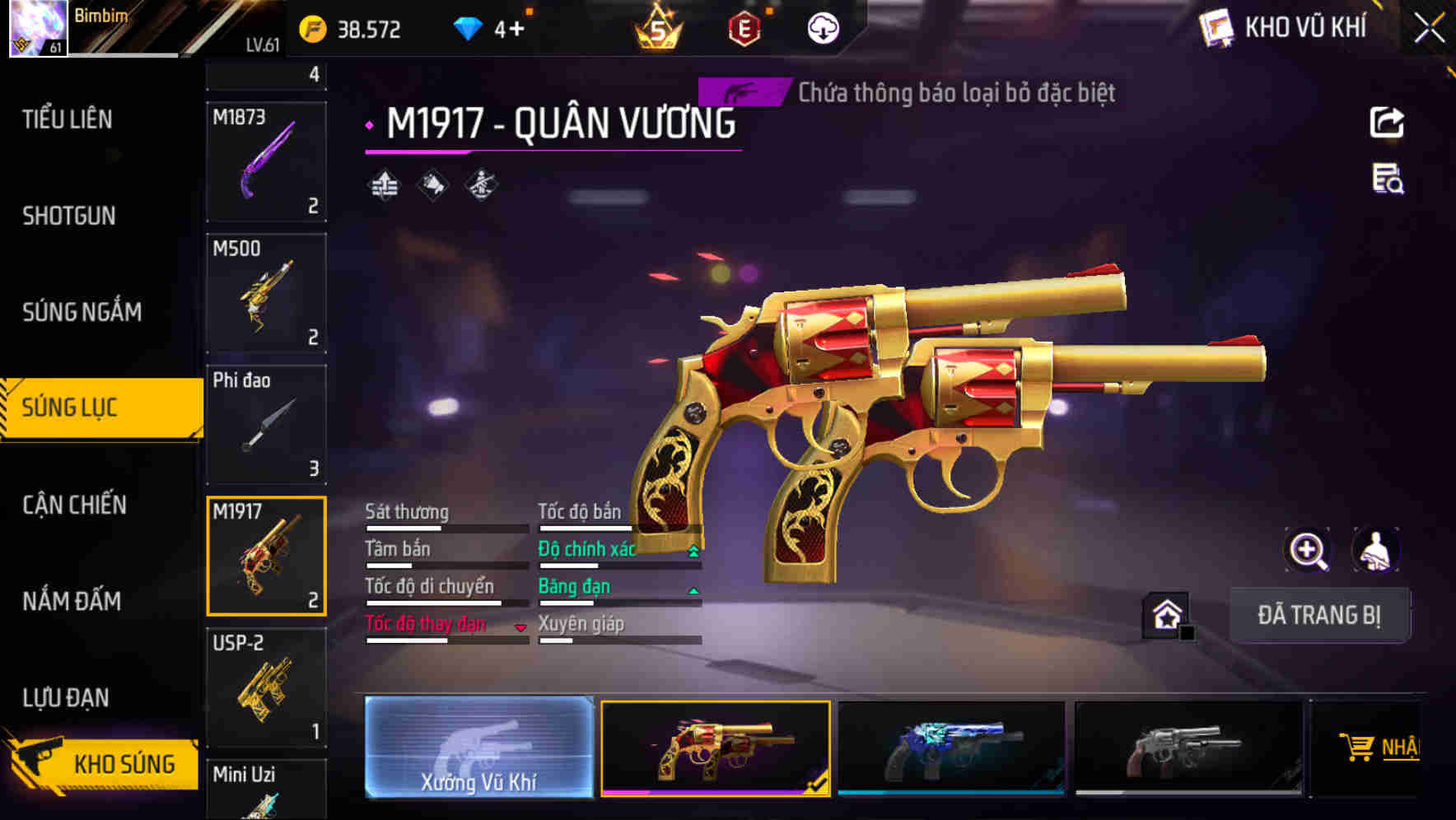Viewport: 1456px width, 820px height.
Task: Click the red arrow on Tốc độ thay đạn
Action: 520,627
